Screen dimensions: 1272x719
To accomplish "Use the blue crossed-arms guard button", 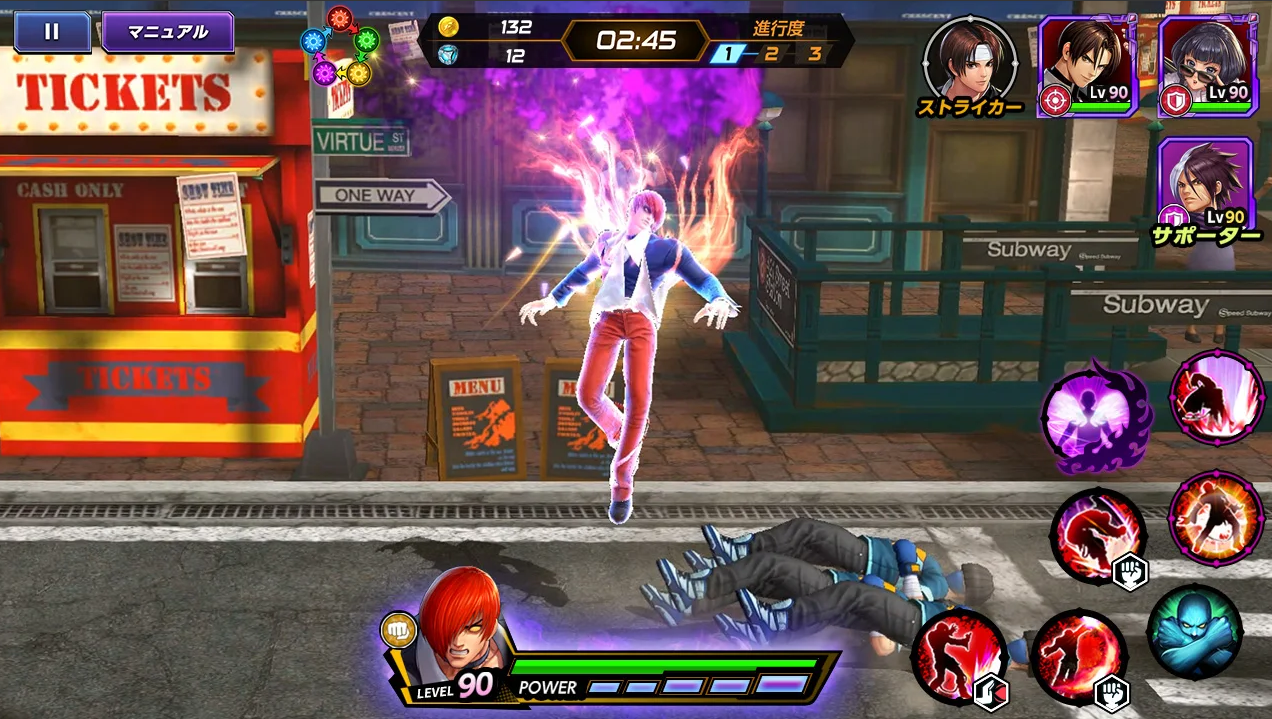I will 1193,630.
